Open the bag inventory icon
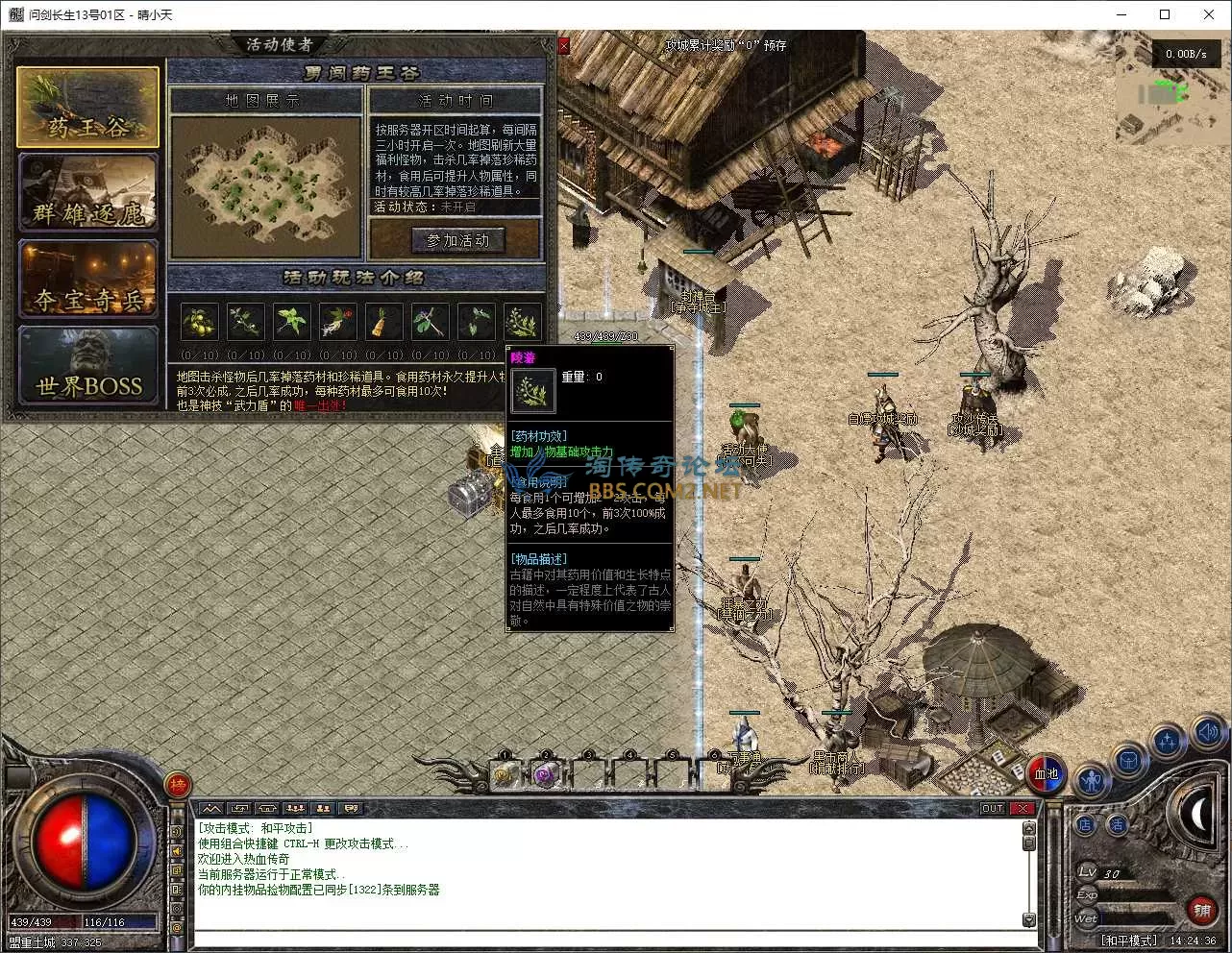 click(1129, 762)
